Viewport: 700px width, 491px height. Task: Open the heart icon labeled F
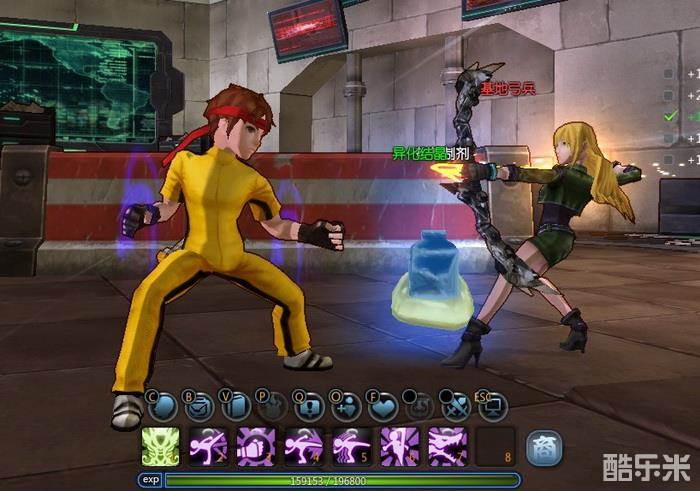[x=382, y=406]
